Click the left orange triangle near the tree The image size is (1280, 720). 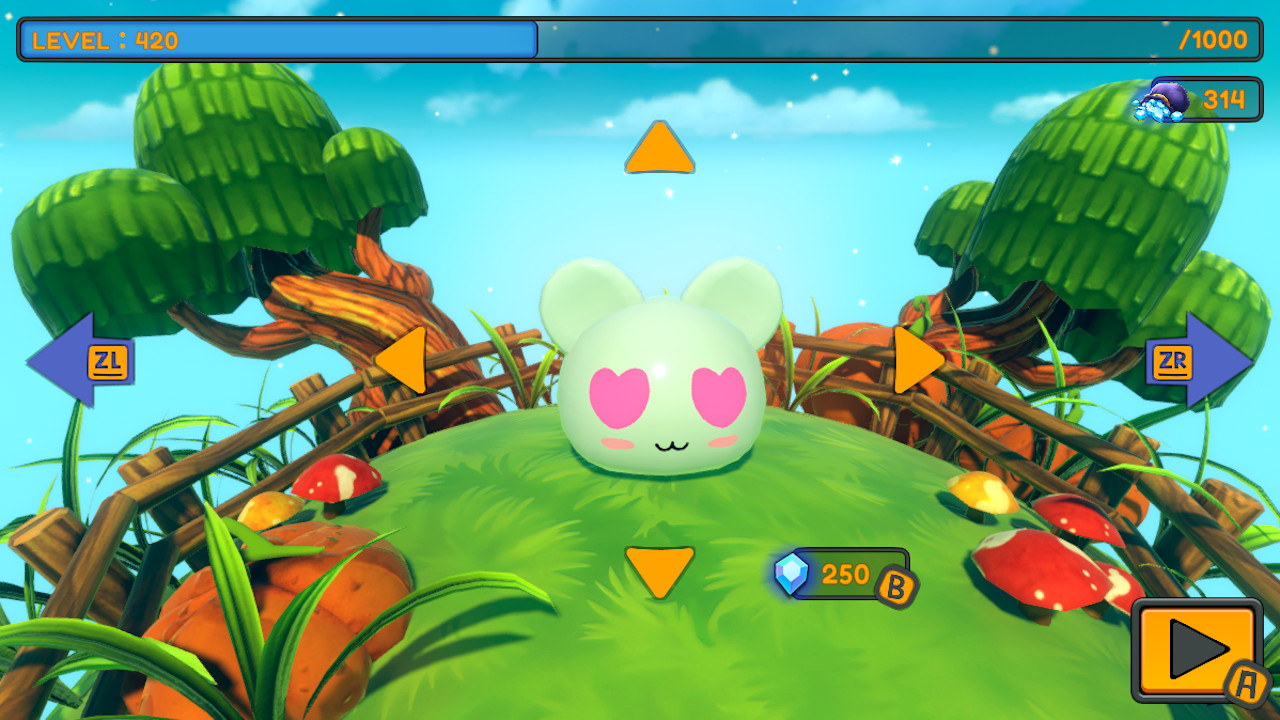[410, 363]
